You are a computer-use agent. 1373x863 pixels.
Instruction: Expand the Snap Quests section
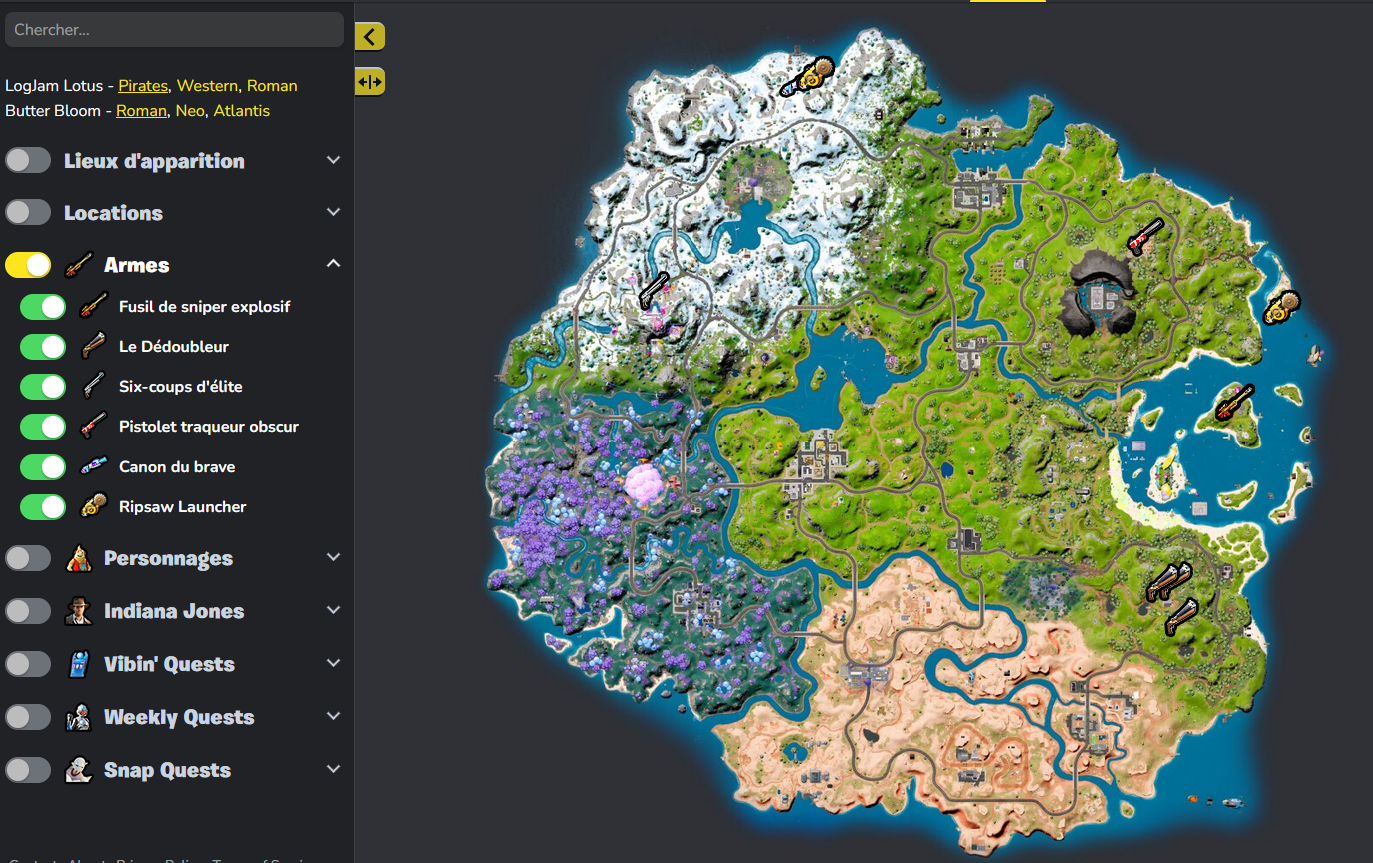(333, 769)
